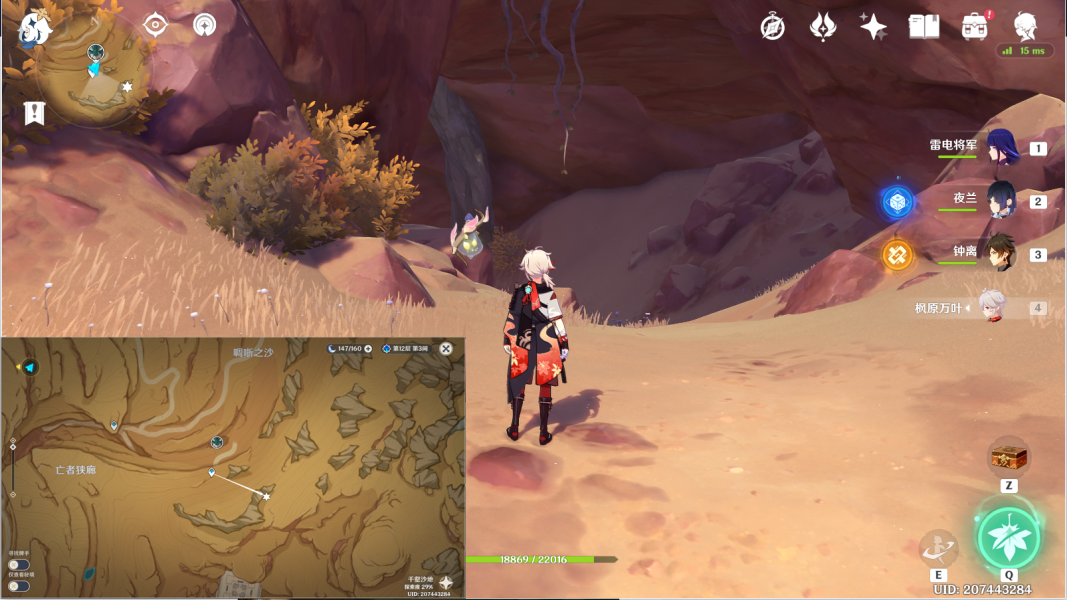1067x600 pixels.
Task: Open the character profile head icon
Action: pyautogui.click(x=1025, y=25)
